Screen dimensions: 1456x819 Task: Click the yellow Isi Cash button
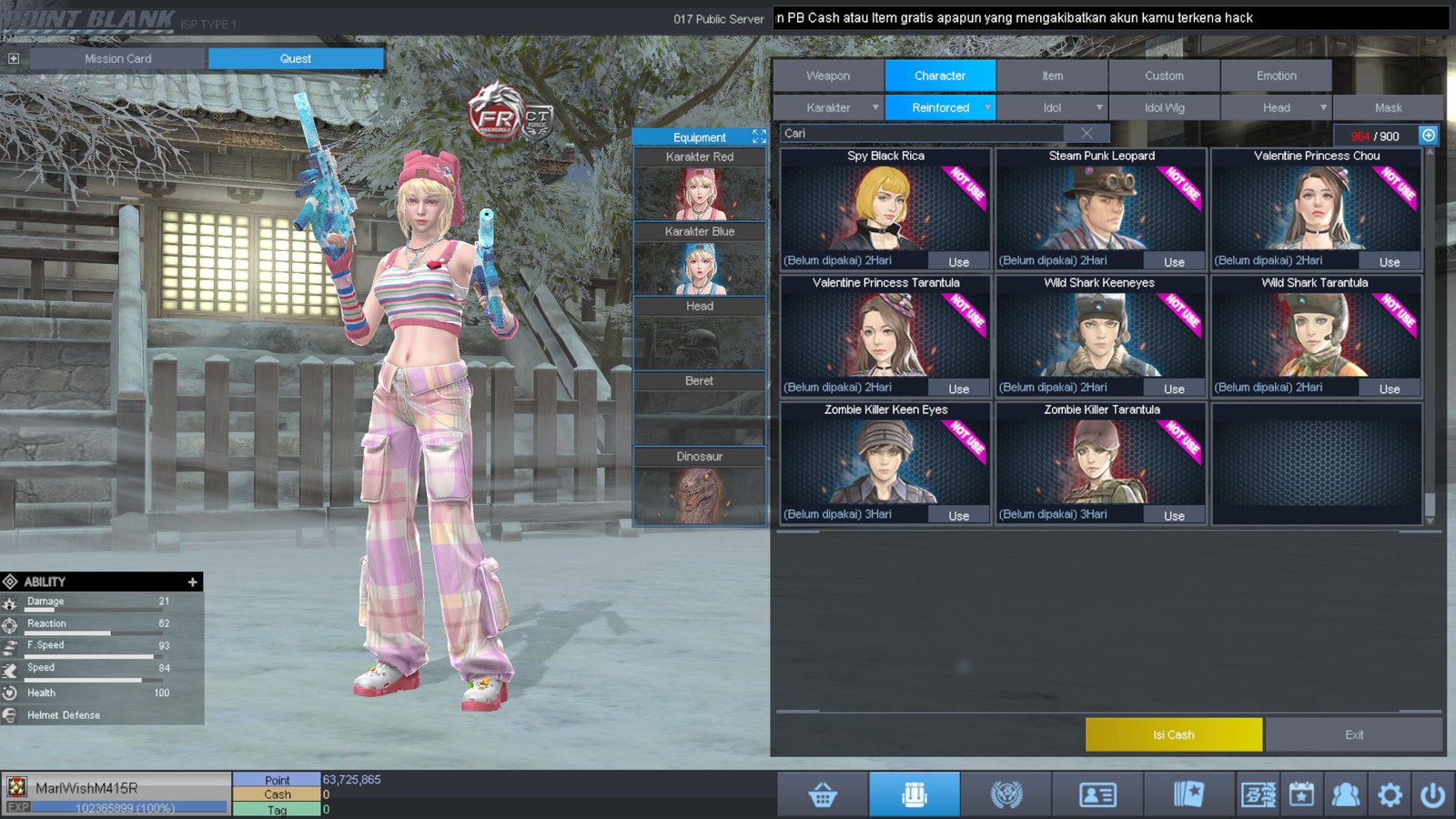(x=1173, y=734)
